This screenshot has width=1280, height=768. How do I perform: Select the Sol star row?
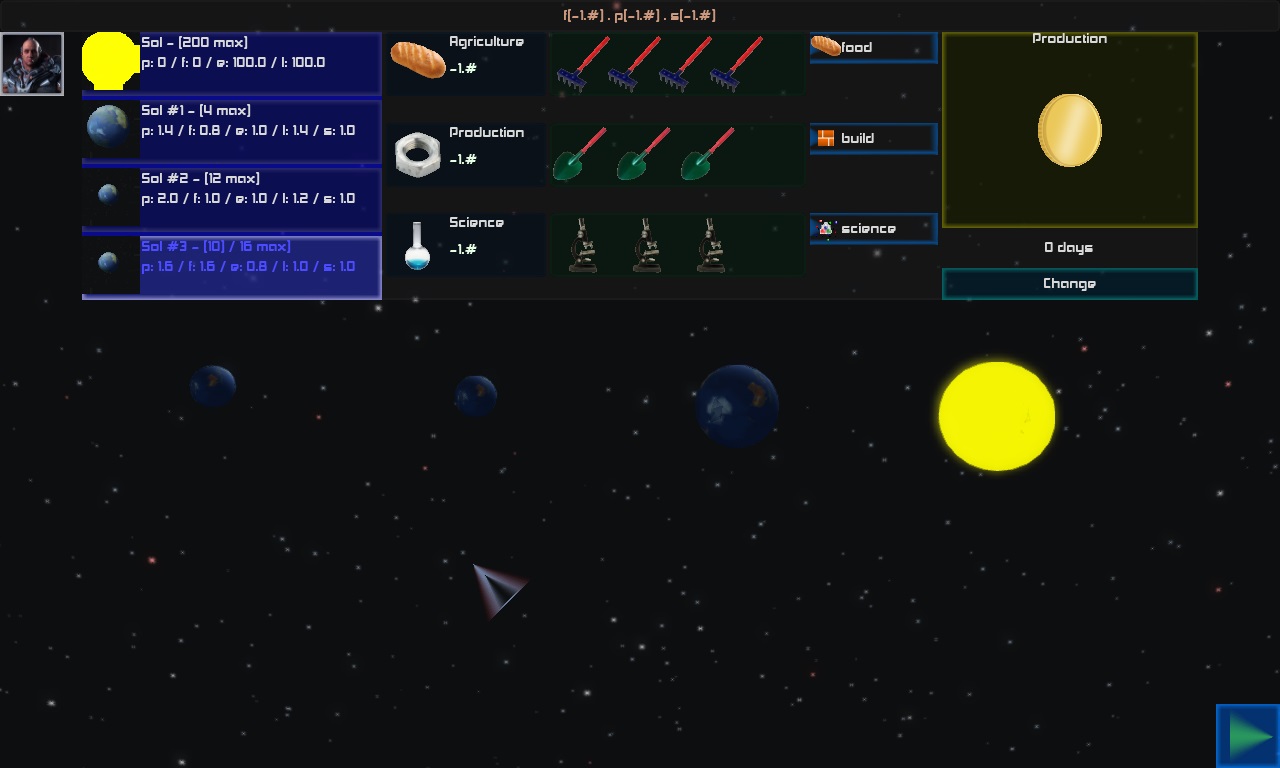(232, 63)
